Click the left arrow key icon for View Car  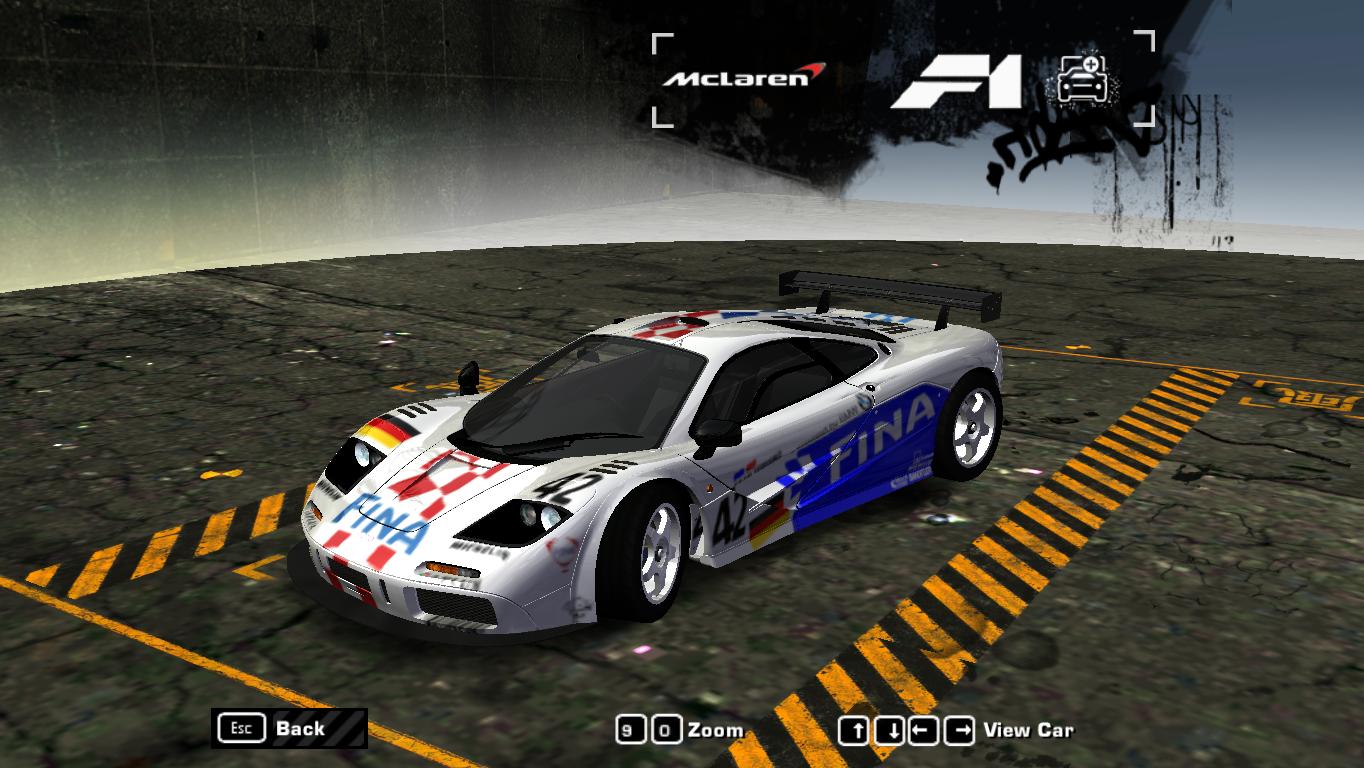pyautogui.click(x=921, y=729)
